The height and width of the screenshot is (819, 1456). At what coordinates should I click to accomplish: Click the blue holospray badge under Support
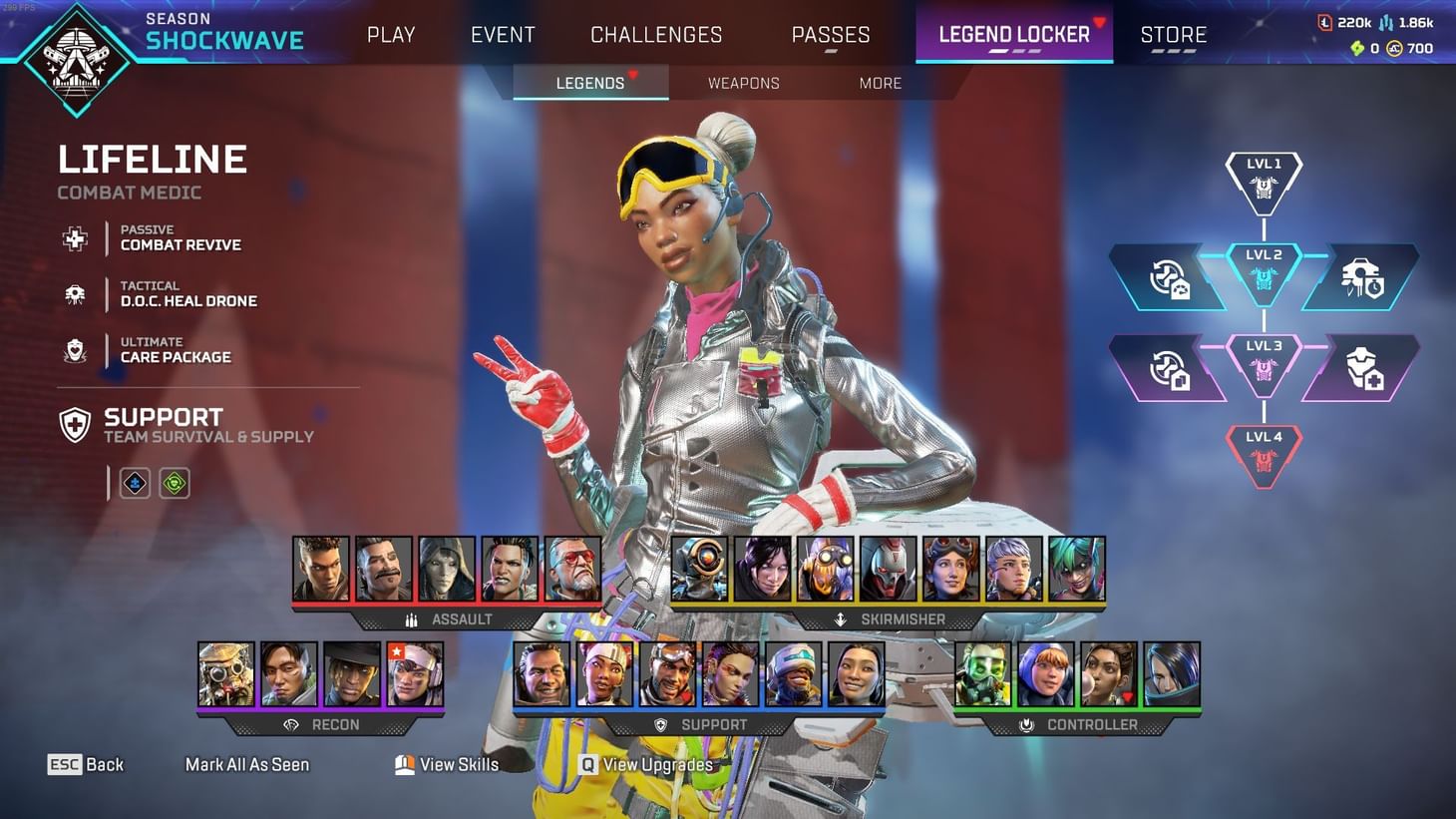pos(134,483)
